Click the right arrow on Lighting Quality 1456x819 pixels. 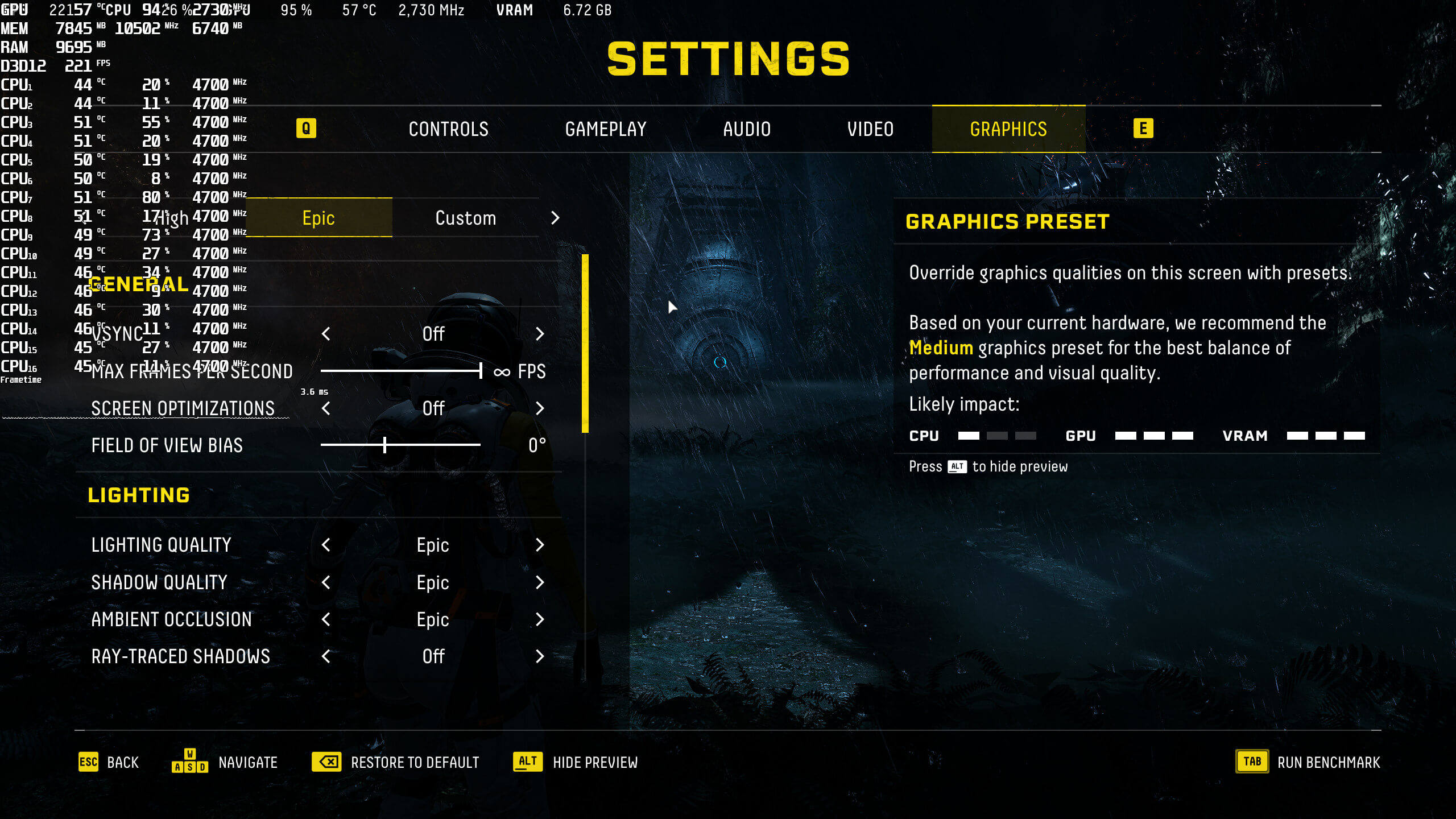click(x=540, y=545)
